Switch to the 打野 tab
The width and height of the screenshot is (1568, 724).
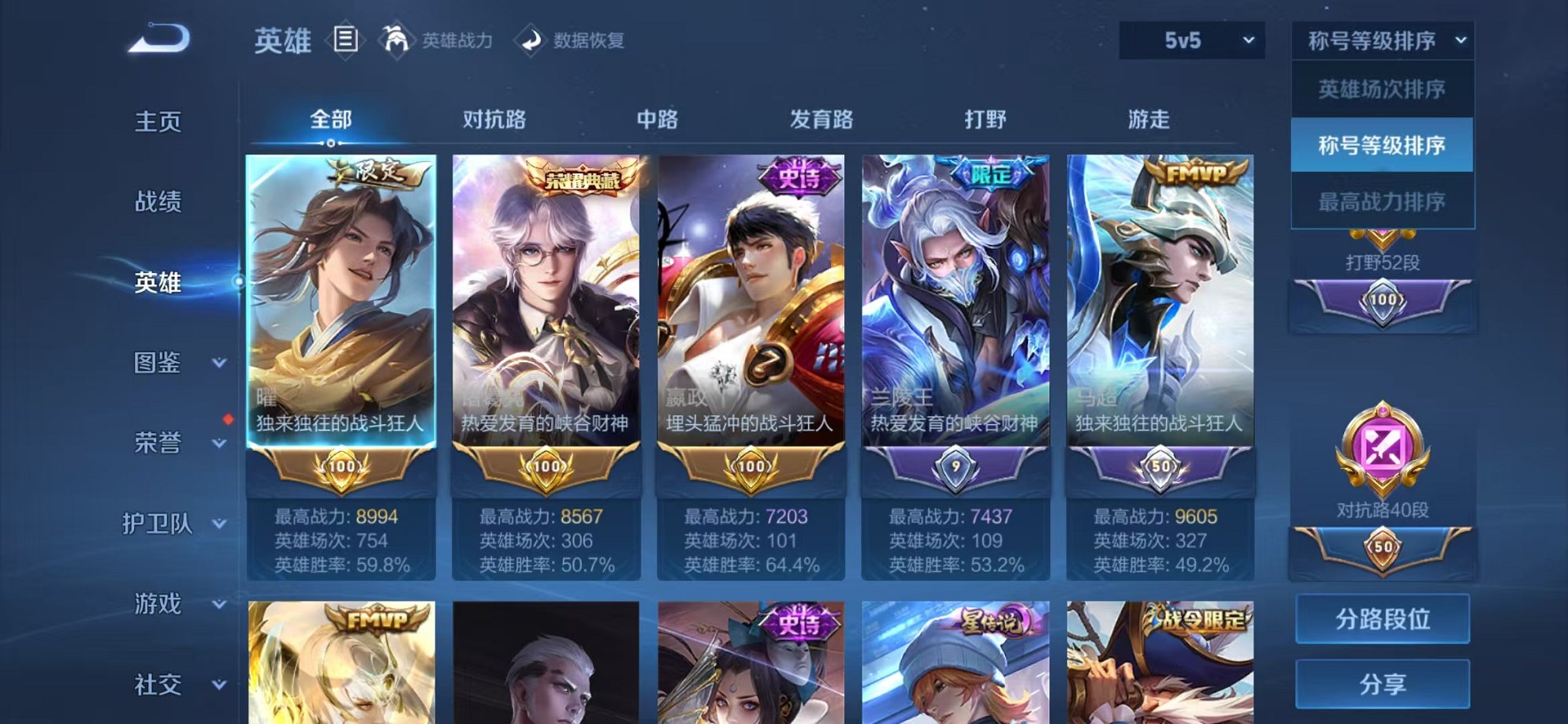coord(985,119)
